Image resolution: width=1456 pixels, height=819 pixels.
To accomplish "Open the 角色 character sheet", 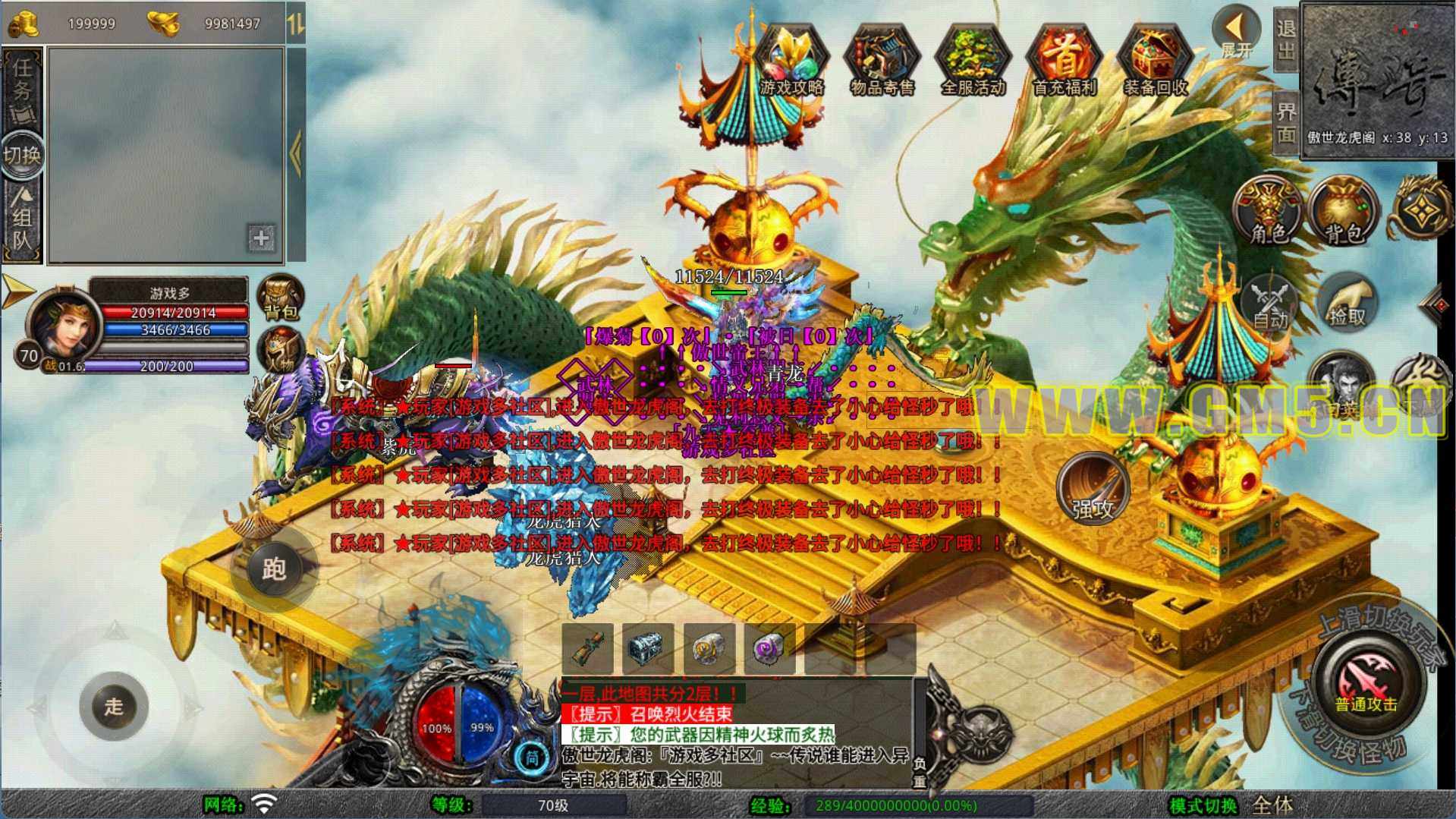I will click(x=1269, y=212).
